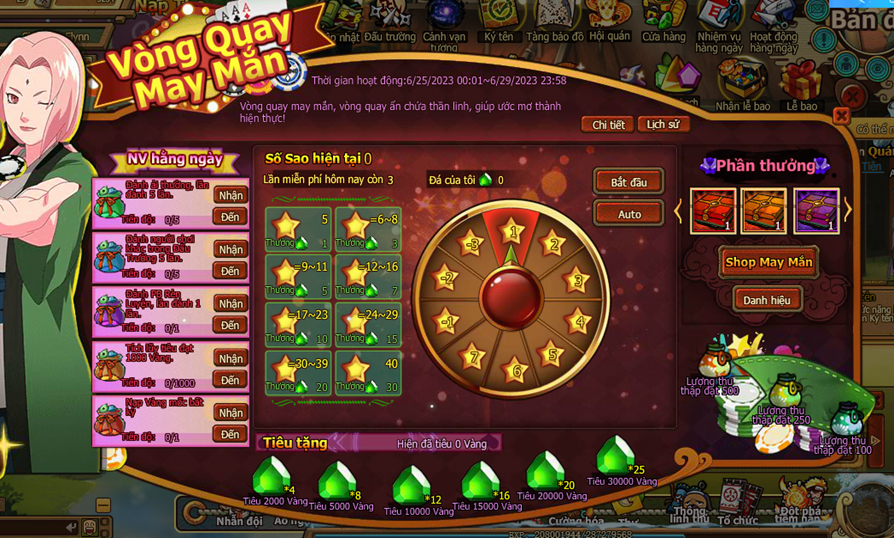Select the purple reward chest
This screenshot has height=538, width=894.
[815, 211]
